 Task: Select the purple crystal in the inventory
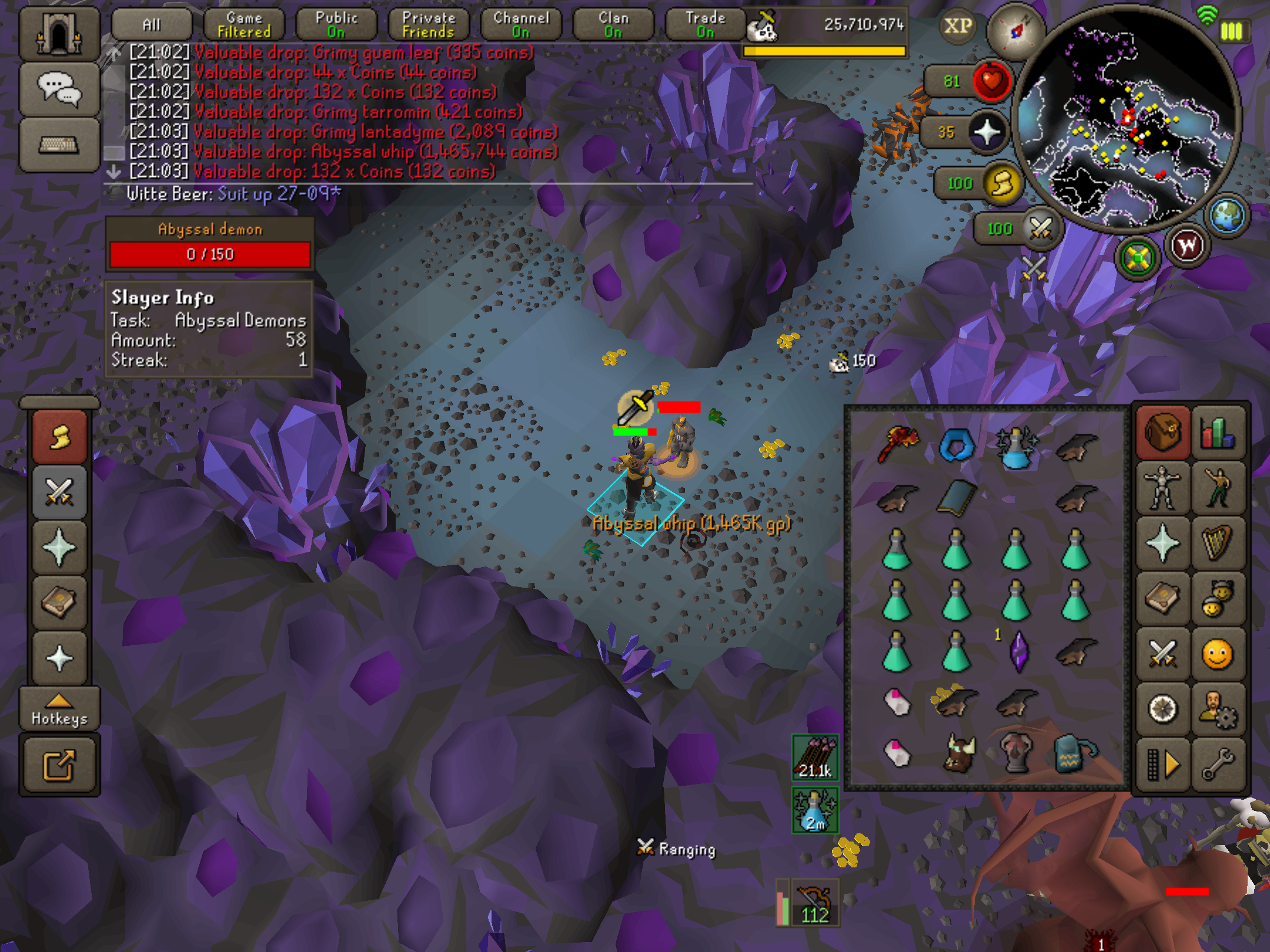coord(1018,651)
